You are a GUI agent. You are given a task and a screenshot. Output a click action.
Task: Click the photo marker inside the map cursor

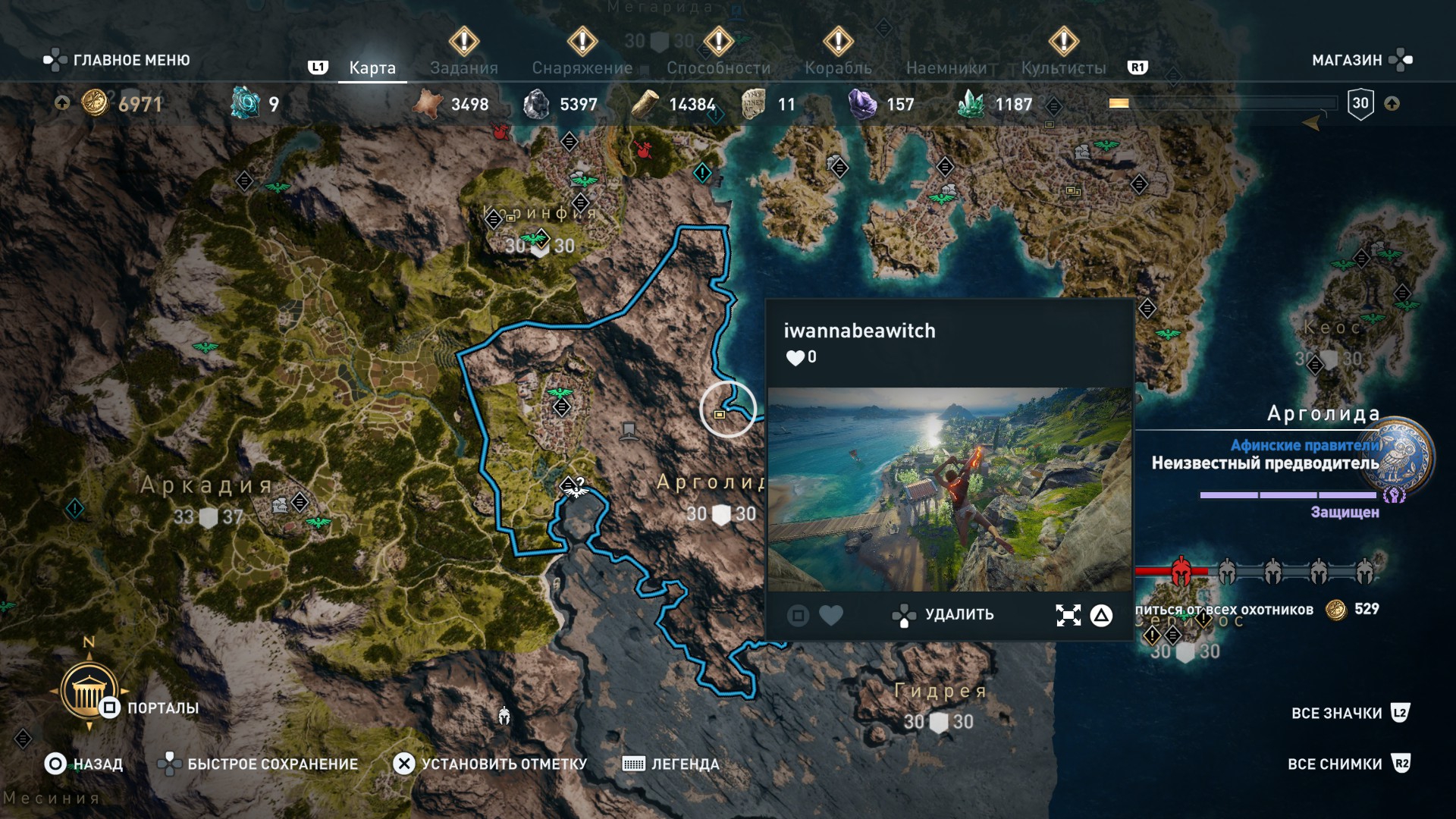click(720, 414)
